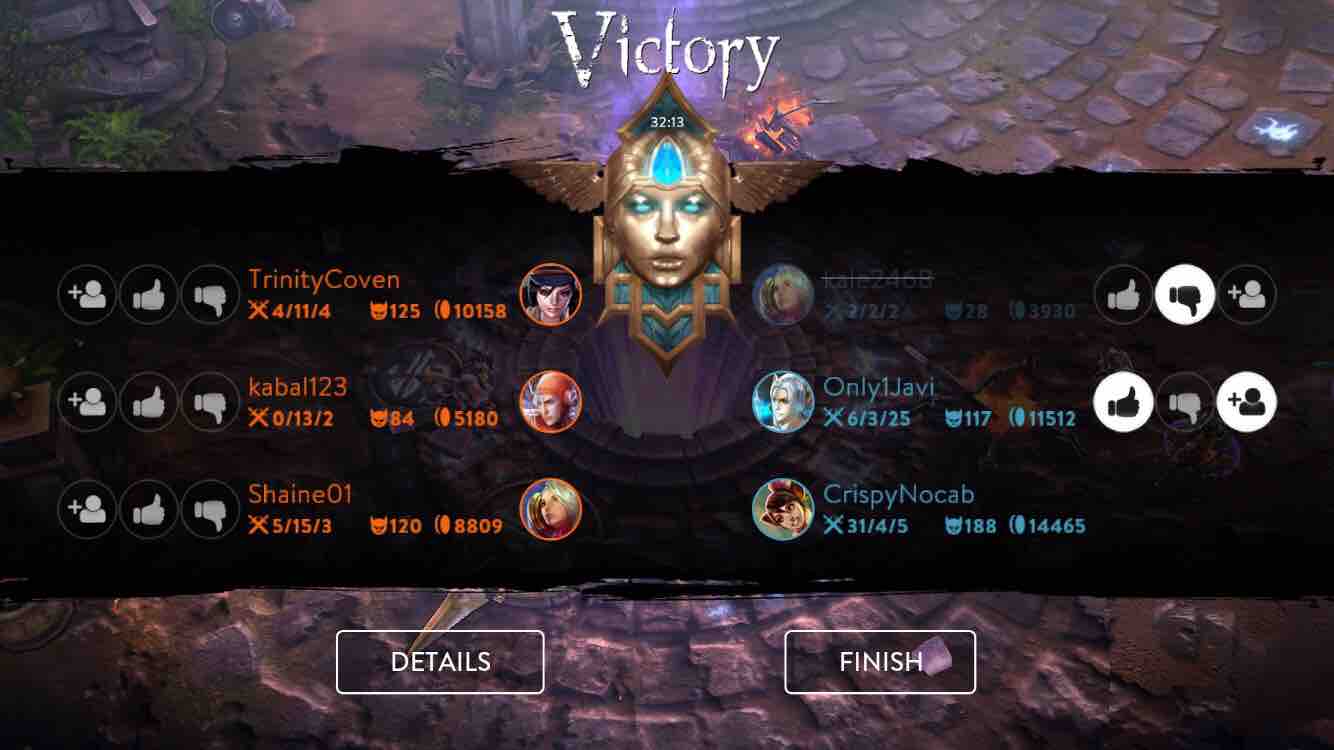
Task: Click Shaine01's thumbs up icon
Action: [149, 509]
